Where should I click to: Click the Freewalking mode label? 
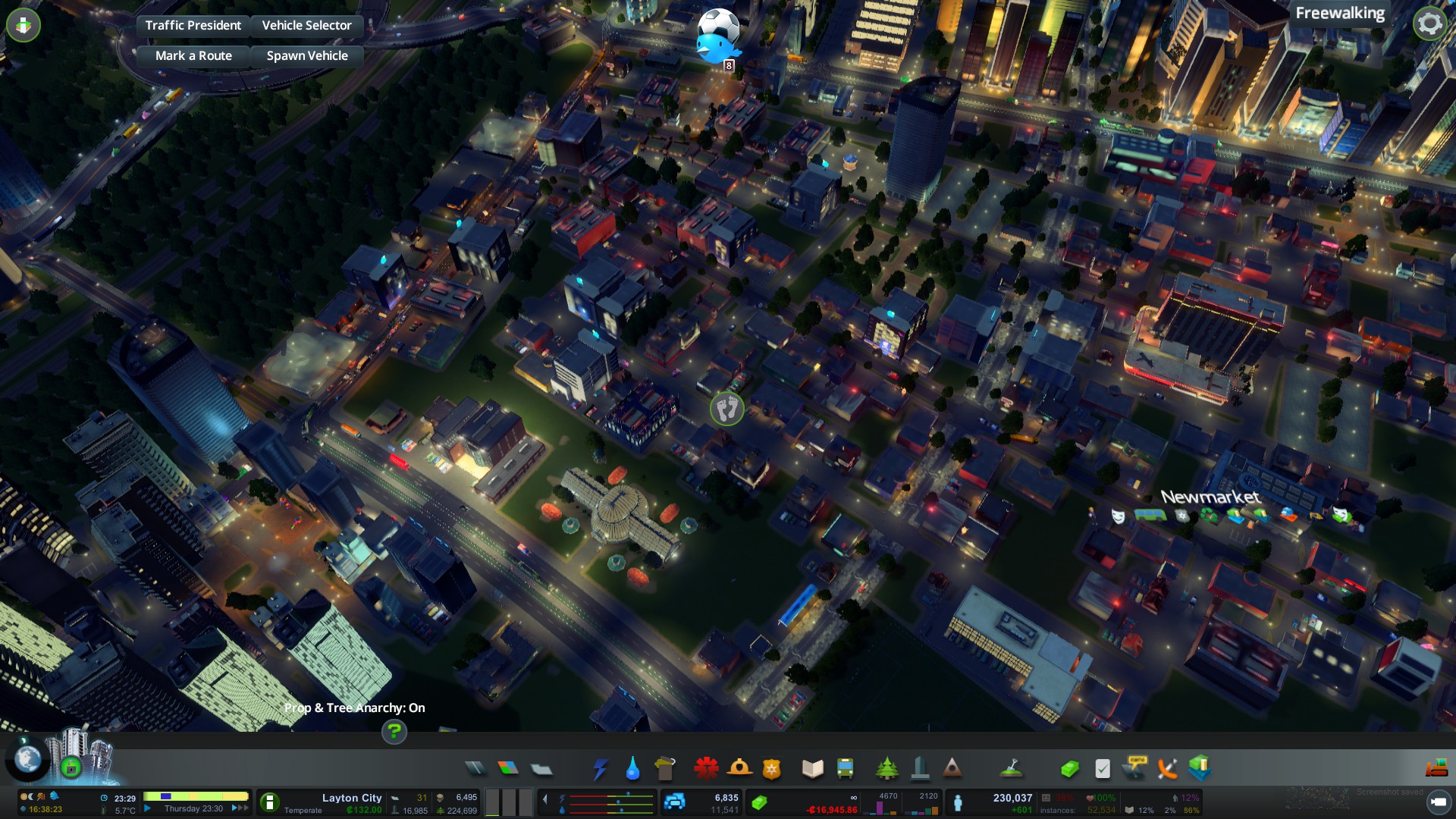[x=1339, y=13]
